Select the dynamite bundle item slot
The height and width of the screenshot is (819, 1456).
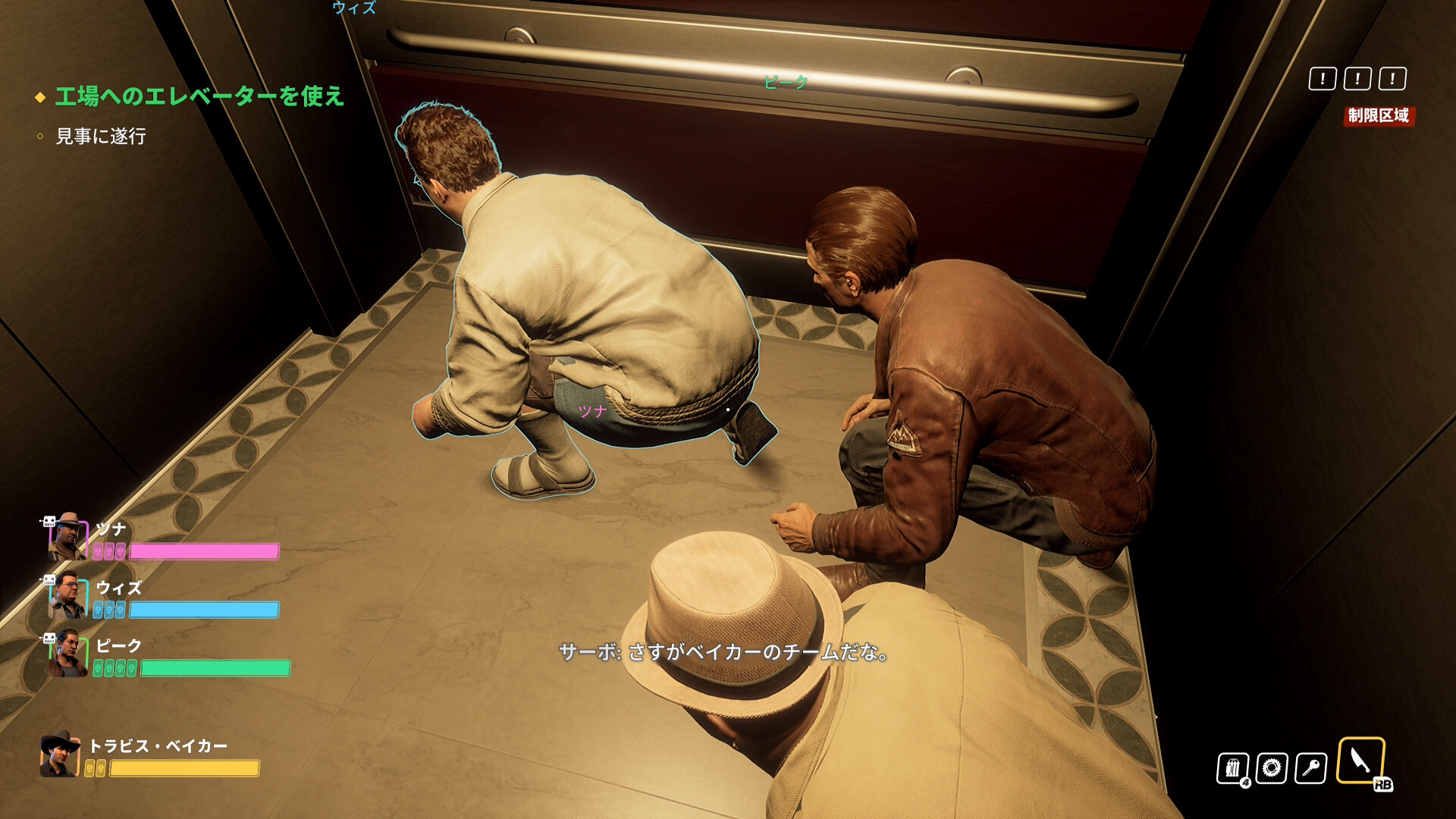(1232, 768)
